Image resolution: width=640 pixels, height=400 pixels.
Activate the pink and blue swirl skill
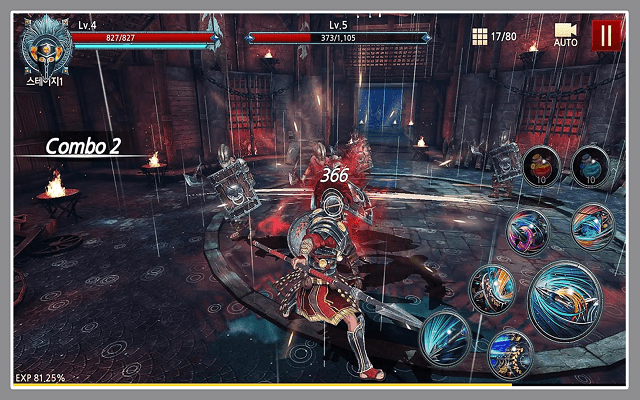(528, 232)
